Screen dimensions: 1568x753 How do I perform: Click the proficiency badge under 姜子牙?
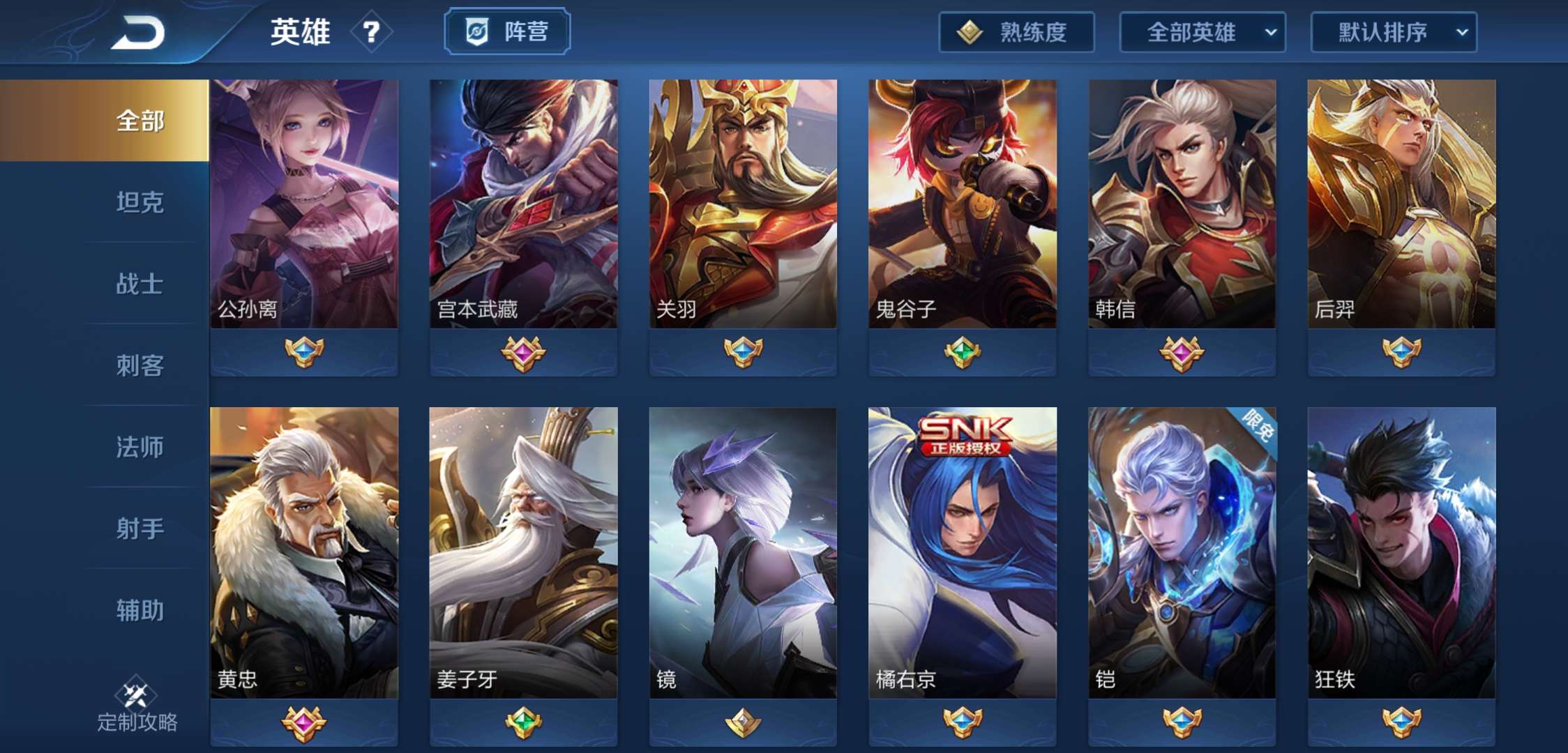(526, 724)
